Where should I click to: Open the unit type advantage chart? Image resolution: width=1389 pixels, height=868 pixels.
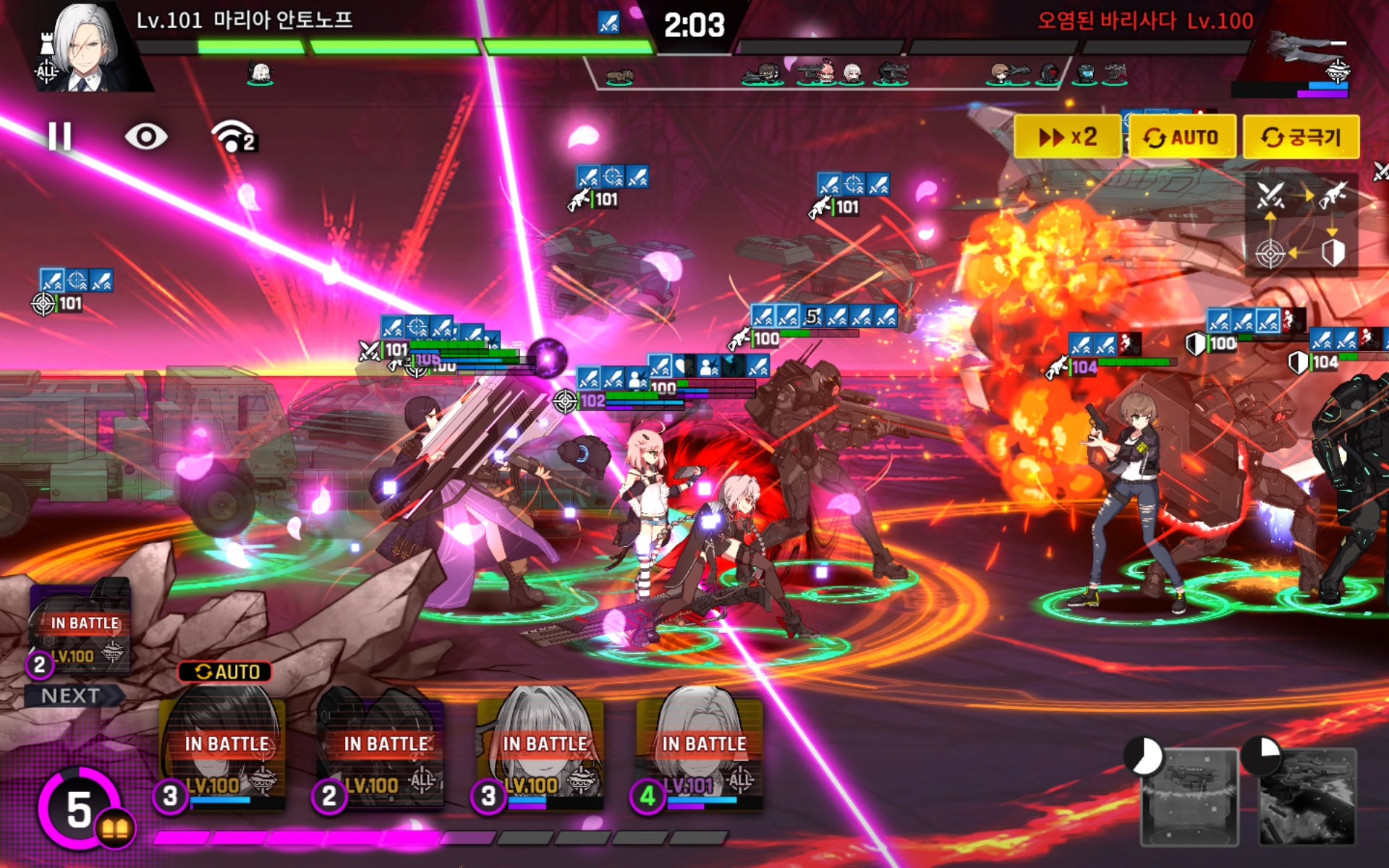point(1300,224)
